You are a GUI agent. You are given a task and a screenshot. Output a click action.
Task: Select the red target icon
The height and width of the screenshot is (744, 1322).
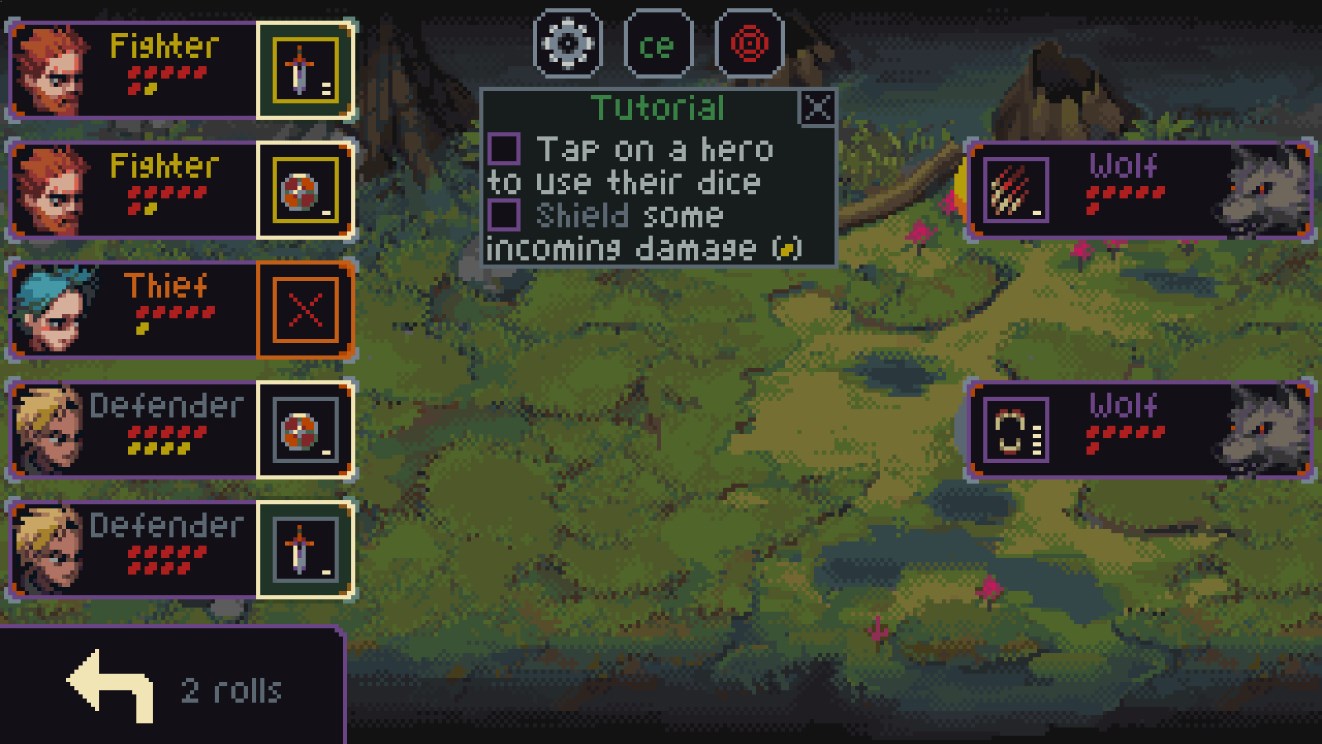[x=750, y=44]
